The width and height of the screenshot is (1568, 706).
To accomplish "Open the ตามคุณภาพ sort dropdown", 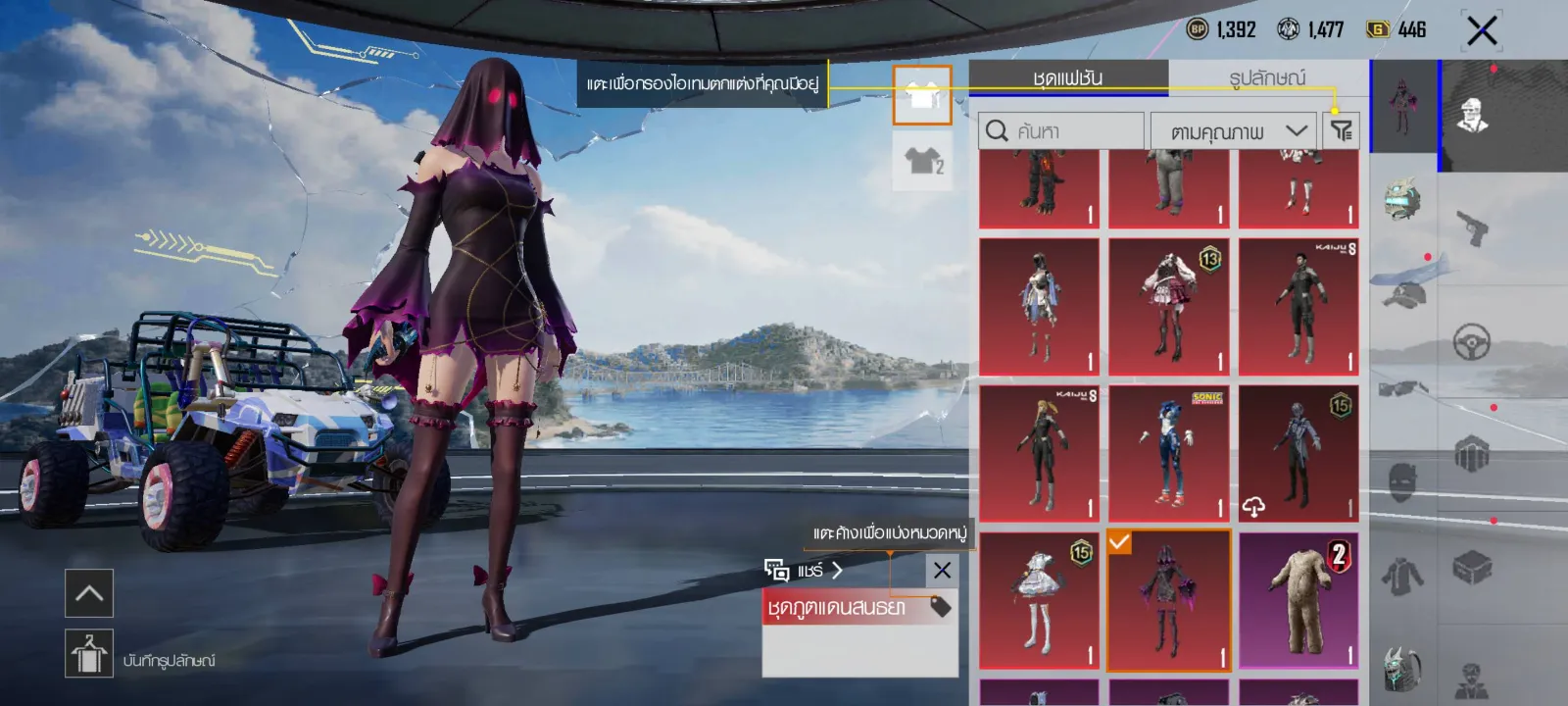I will click(x=1235, y=130).
